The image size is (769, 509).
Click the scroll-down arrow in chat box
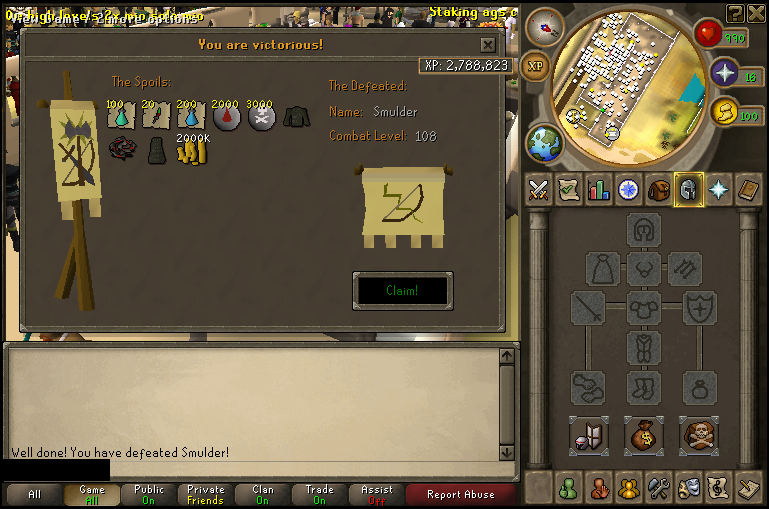[507, 452]
